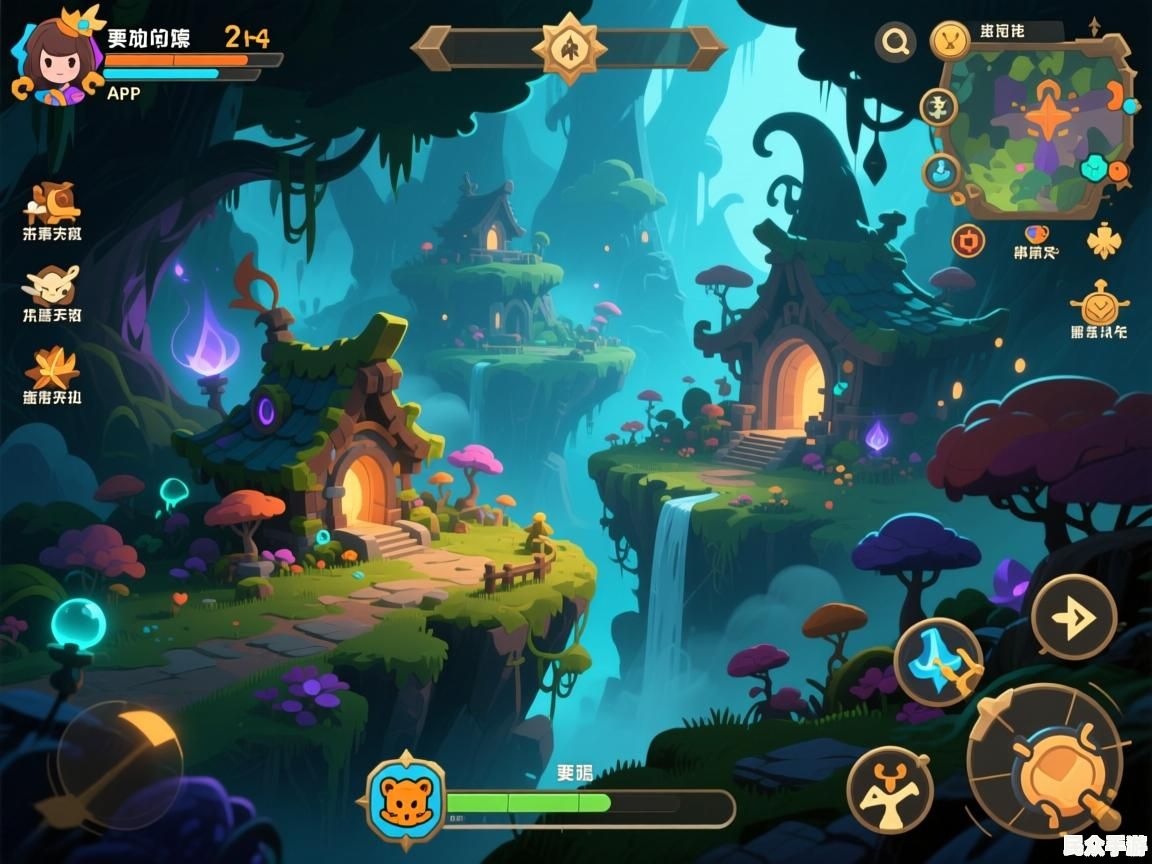Open the horned creature face menu icon
1152x864 pixels.
(x=52, y=286)
